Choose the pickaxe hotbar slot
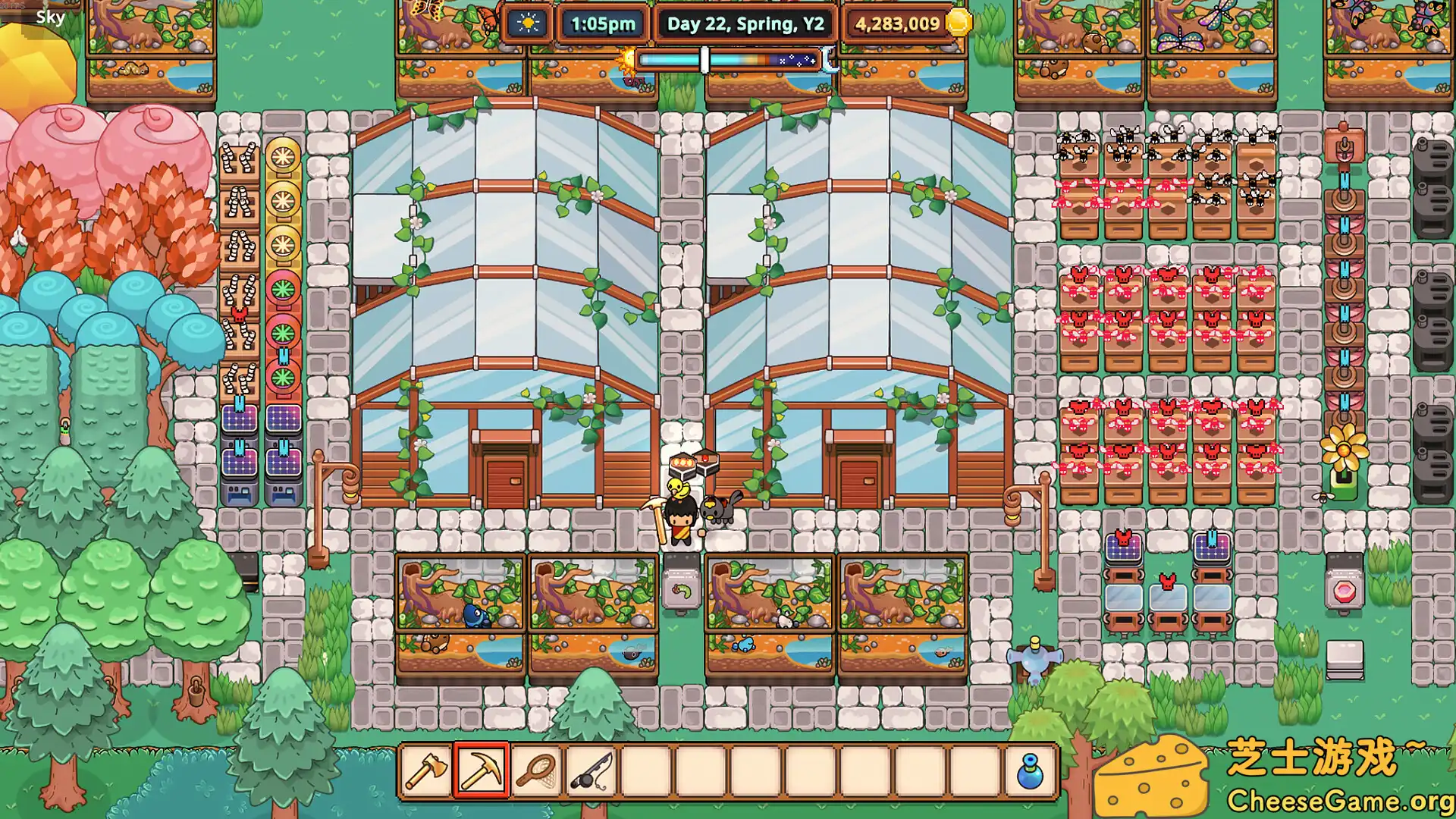This screenshot has width=1456, height=819. click(482, 771)
